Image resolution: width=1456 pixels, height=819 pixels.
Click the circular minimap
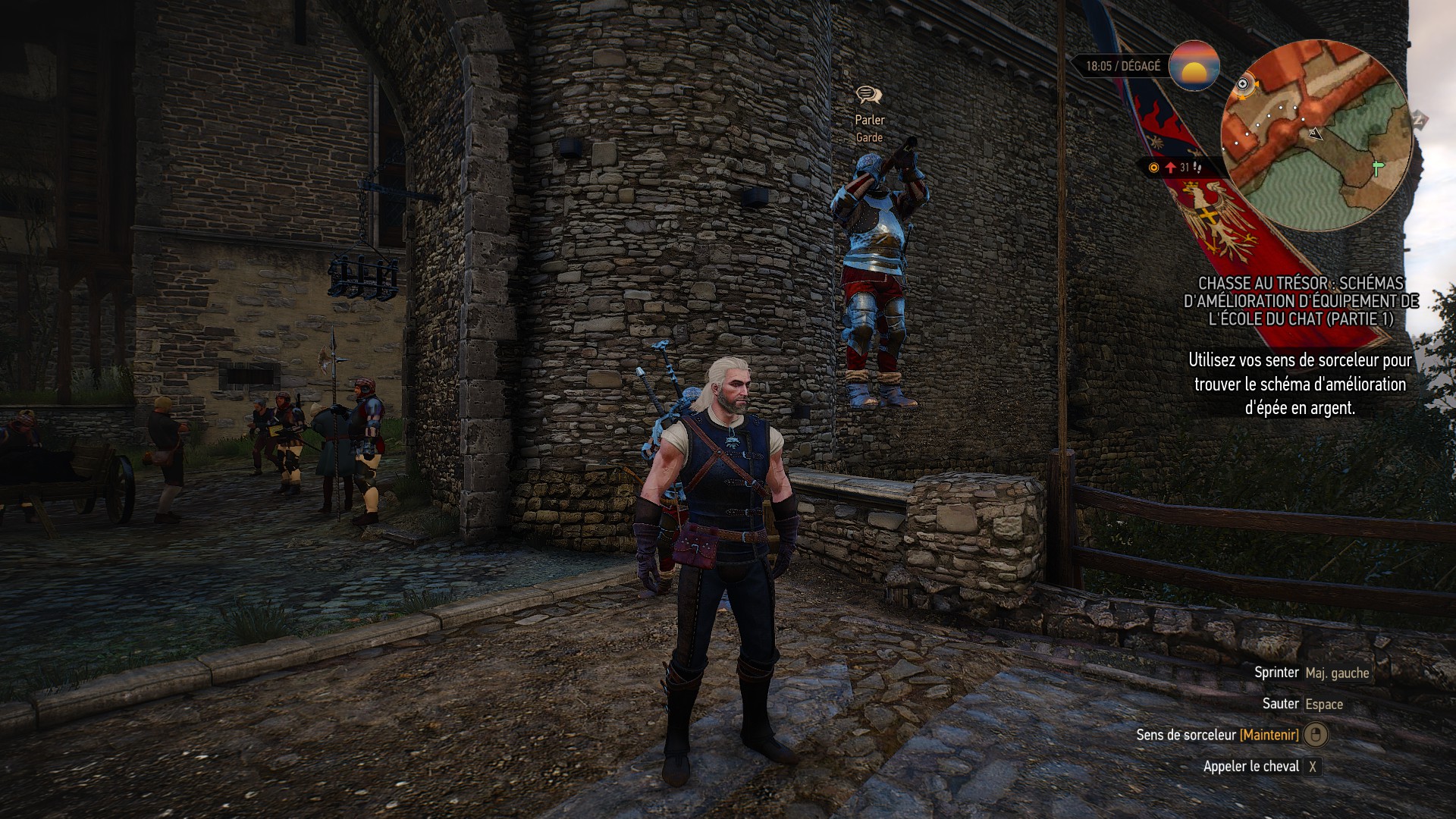[1316, 136]
